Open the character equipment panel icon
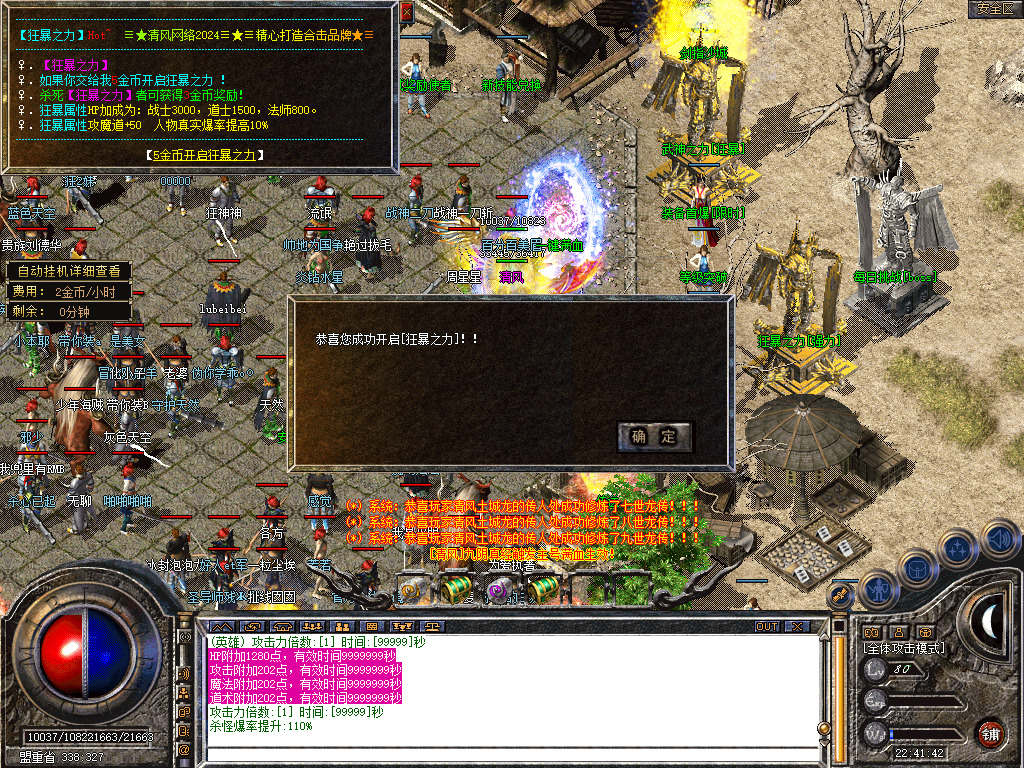The image size is (1024, 768). [x=877, y=591]
